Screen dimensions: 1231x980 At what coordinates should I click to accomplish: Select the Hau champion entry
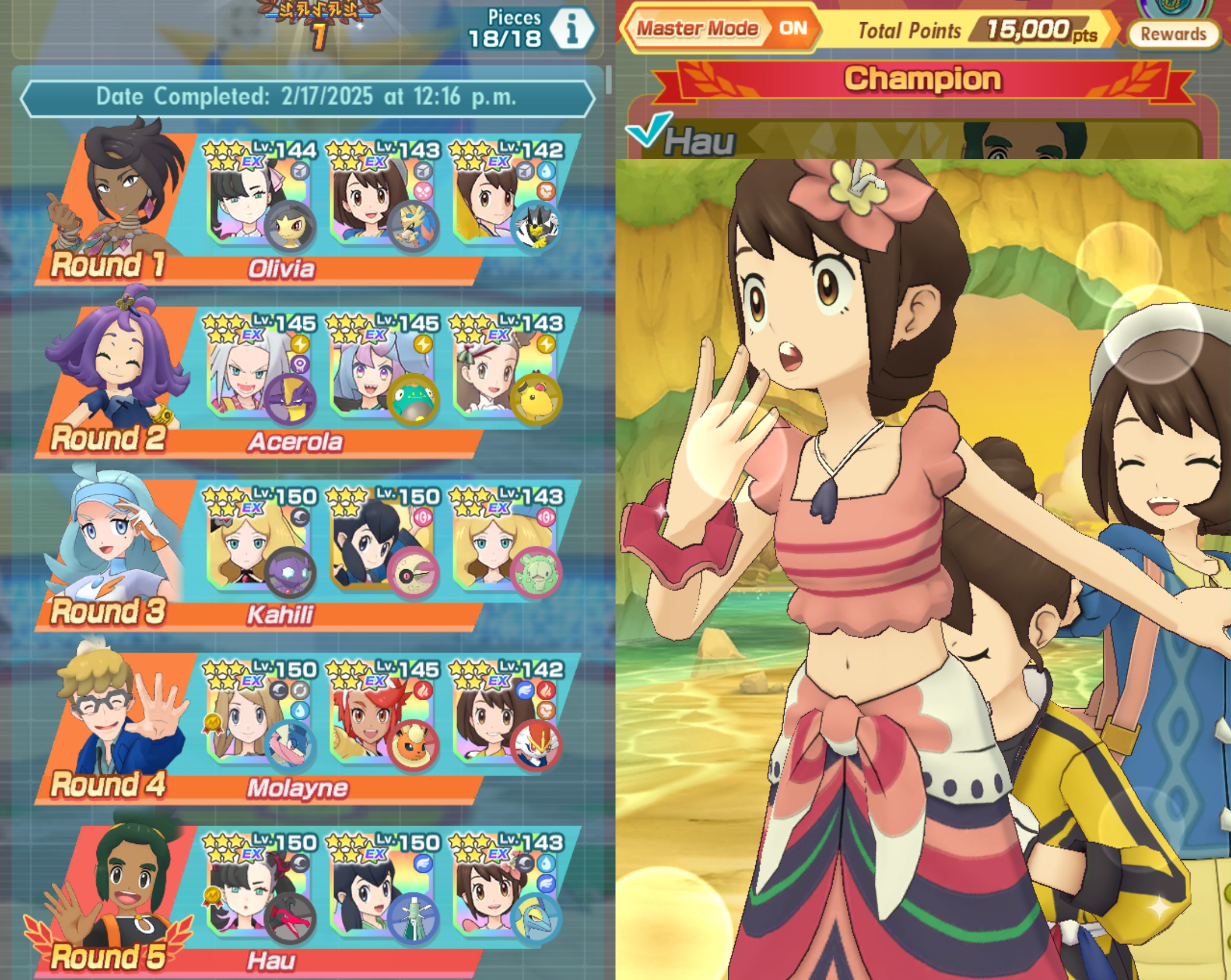(x=699, y=141)
